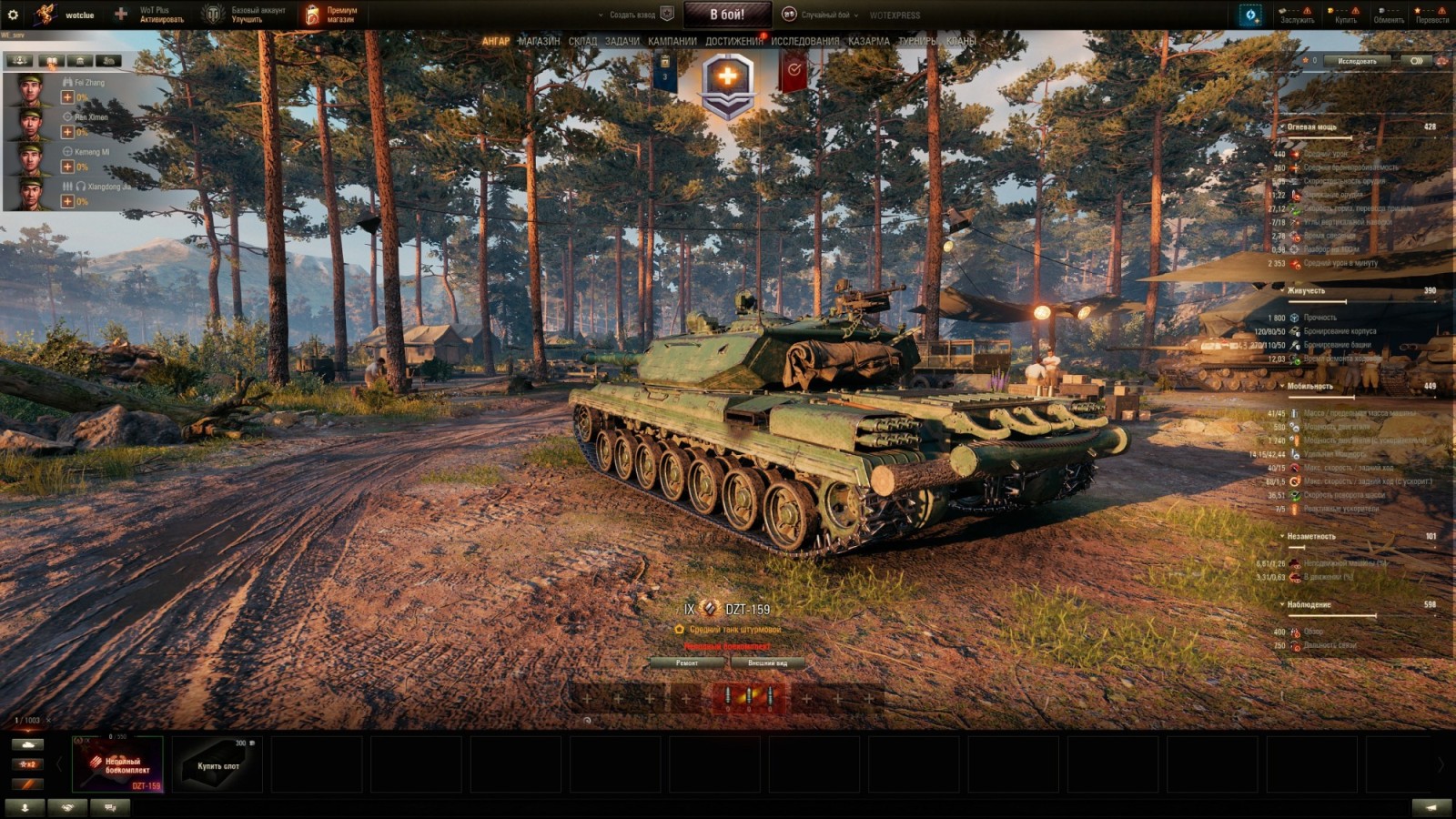Open the ИССЛЕДОВАНИЯ research tab

pos(805,41)
